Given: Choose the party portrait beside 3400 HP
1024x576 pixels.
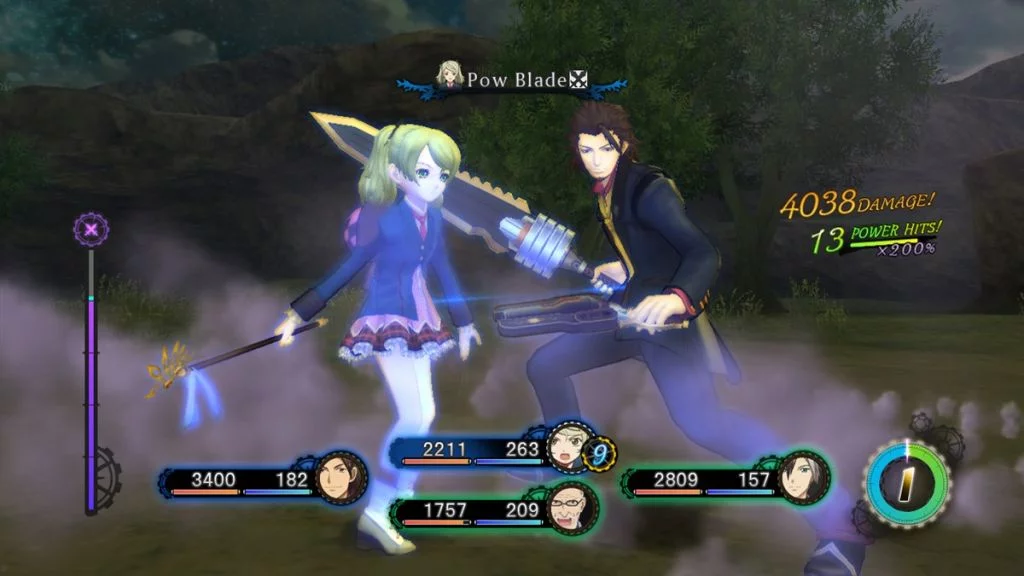Looking at the screenshot, I should (x=339, y=479).
